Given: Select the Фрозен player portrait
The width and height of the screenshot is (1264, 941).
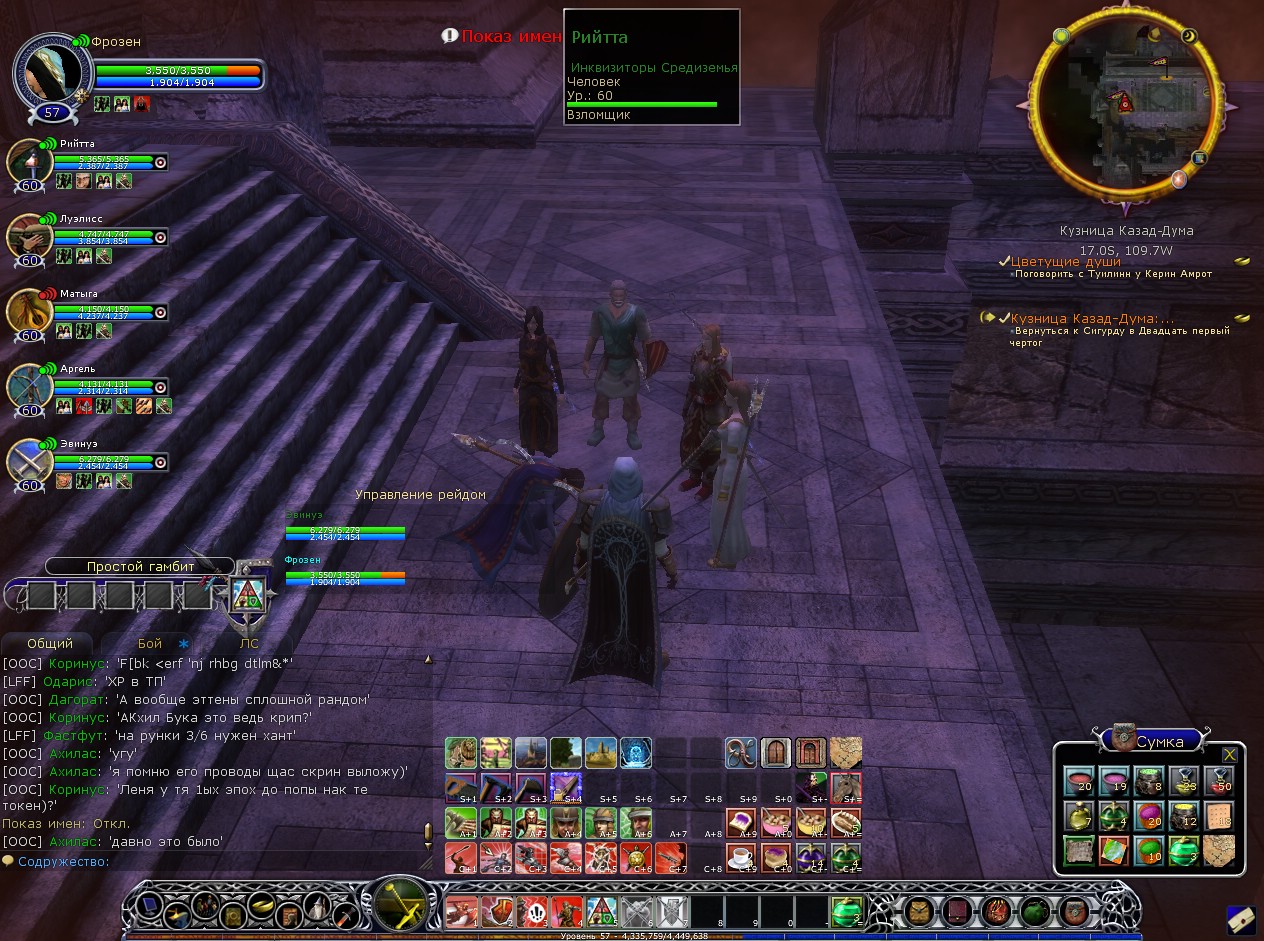Looking at the screenshot, I should (53, 72).
